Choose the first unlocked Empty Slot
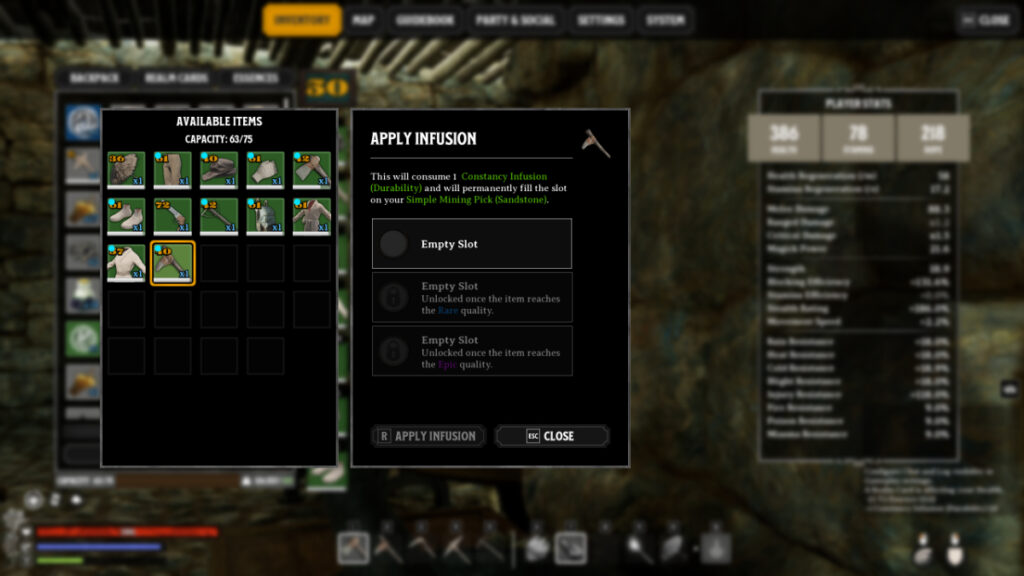The height and width of the screenshot is (576, 1024). point(472,244)
